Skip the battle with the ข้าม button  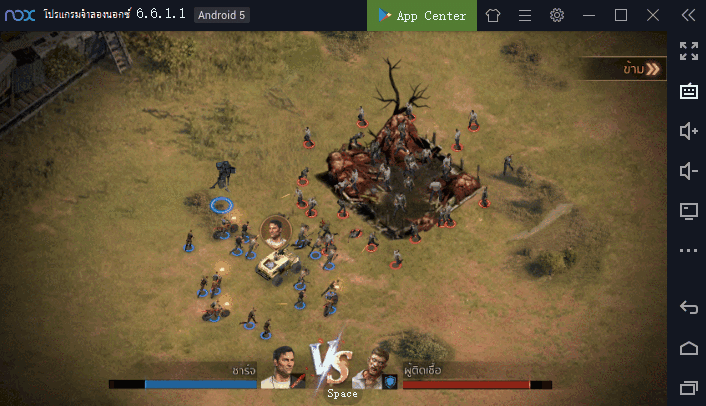640,69
